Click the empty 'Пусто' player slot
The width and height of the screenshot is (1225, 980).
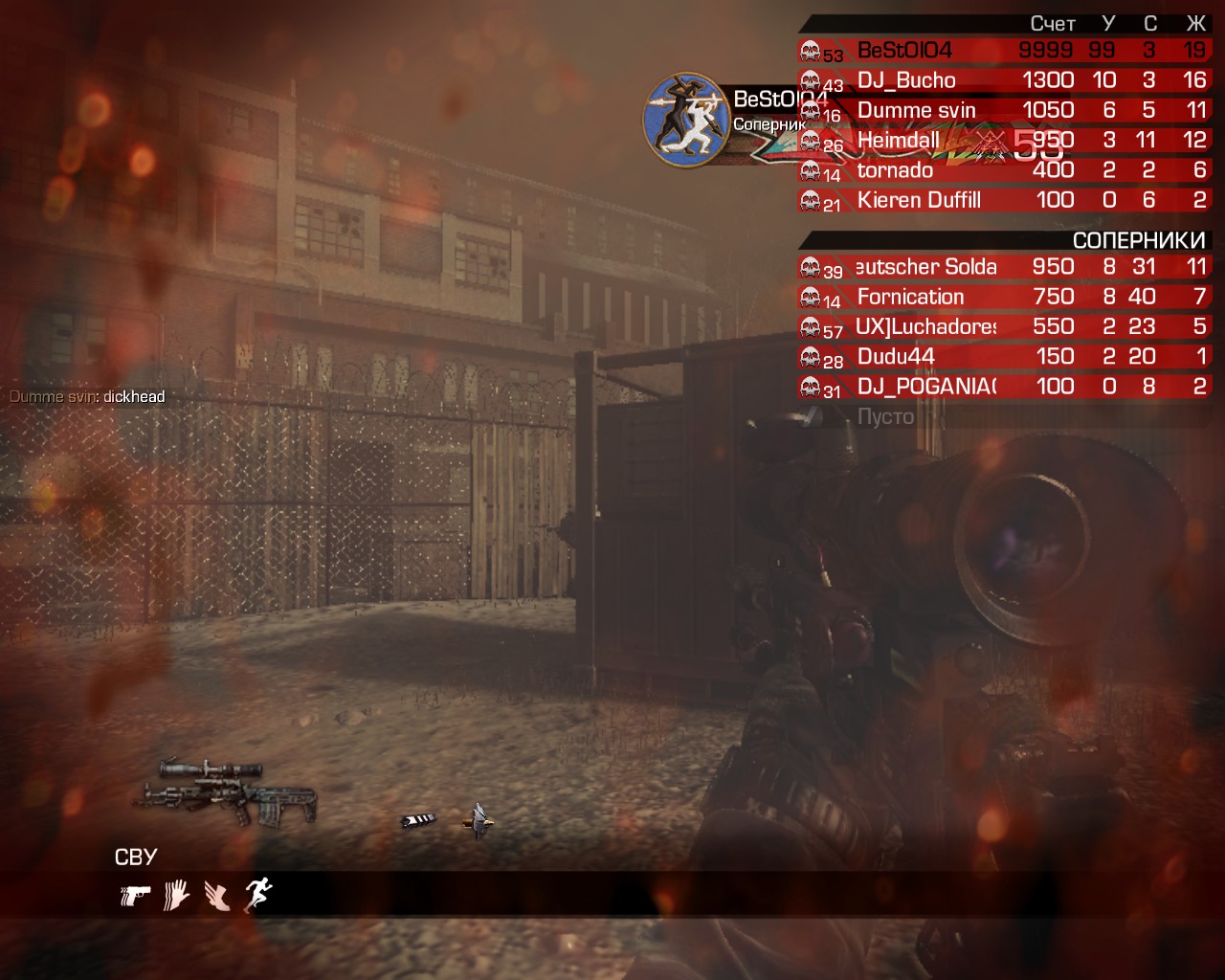coord(885,416)
